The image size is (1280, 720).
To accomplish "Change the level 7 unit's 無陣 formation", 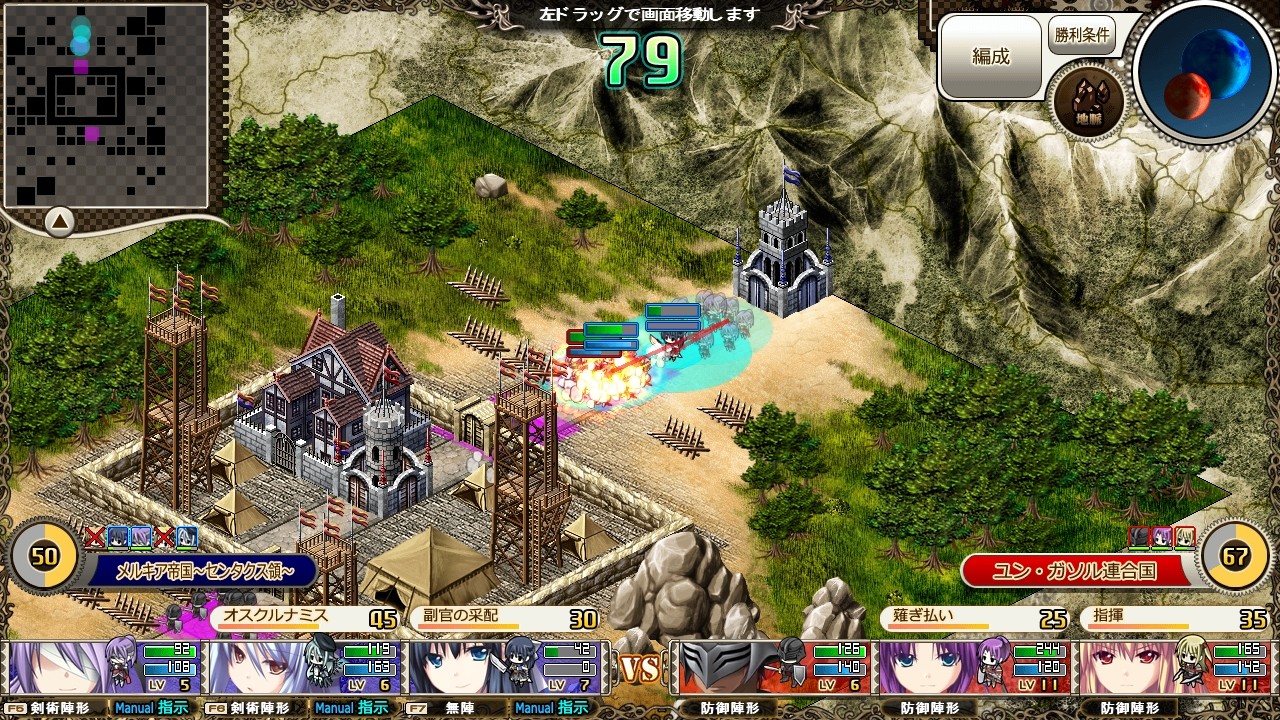I will [448, 708].
